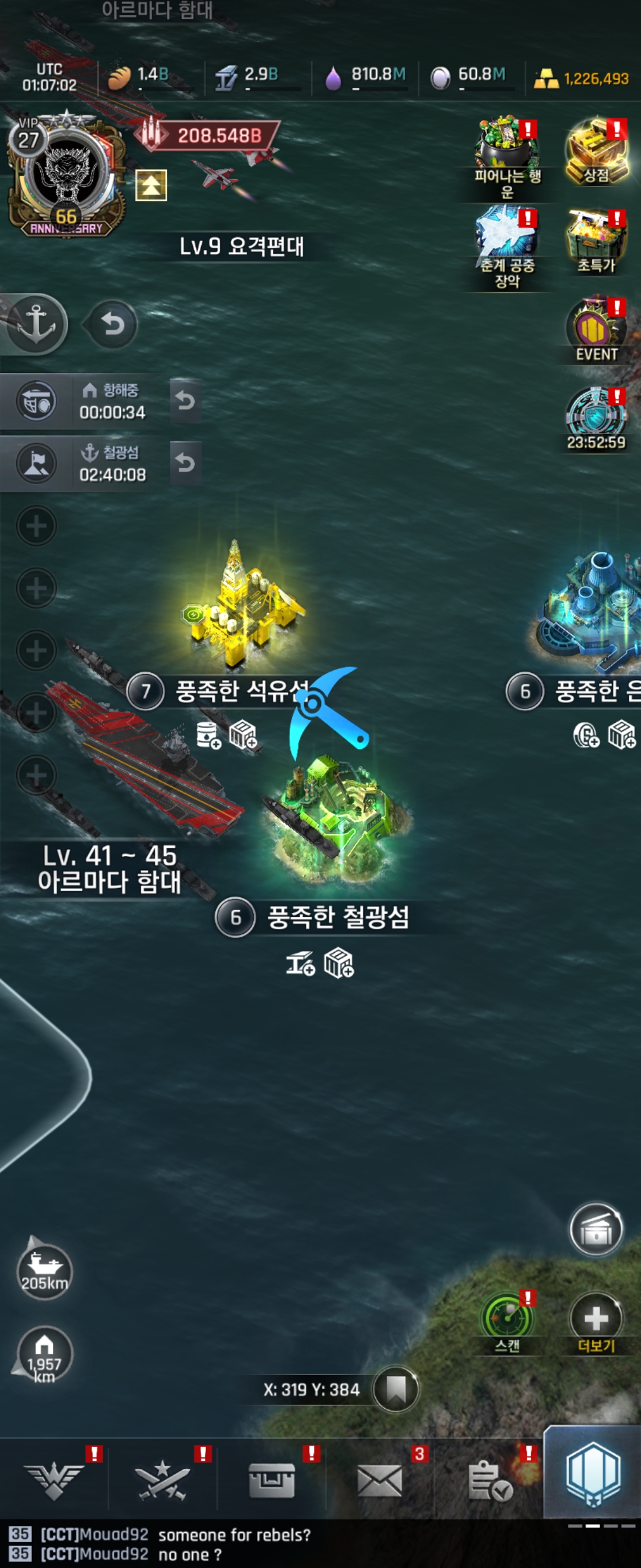Open the 초특가 special deal chest
Image resolution: width=641 pixels, height=1568 pixels.
[x=596, y=241]
